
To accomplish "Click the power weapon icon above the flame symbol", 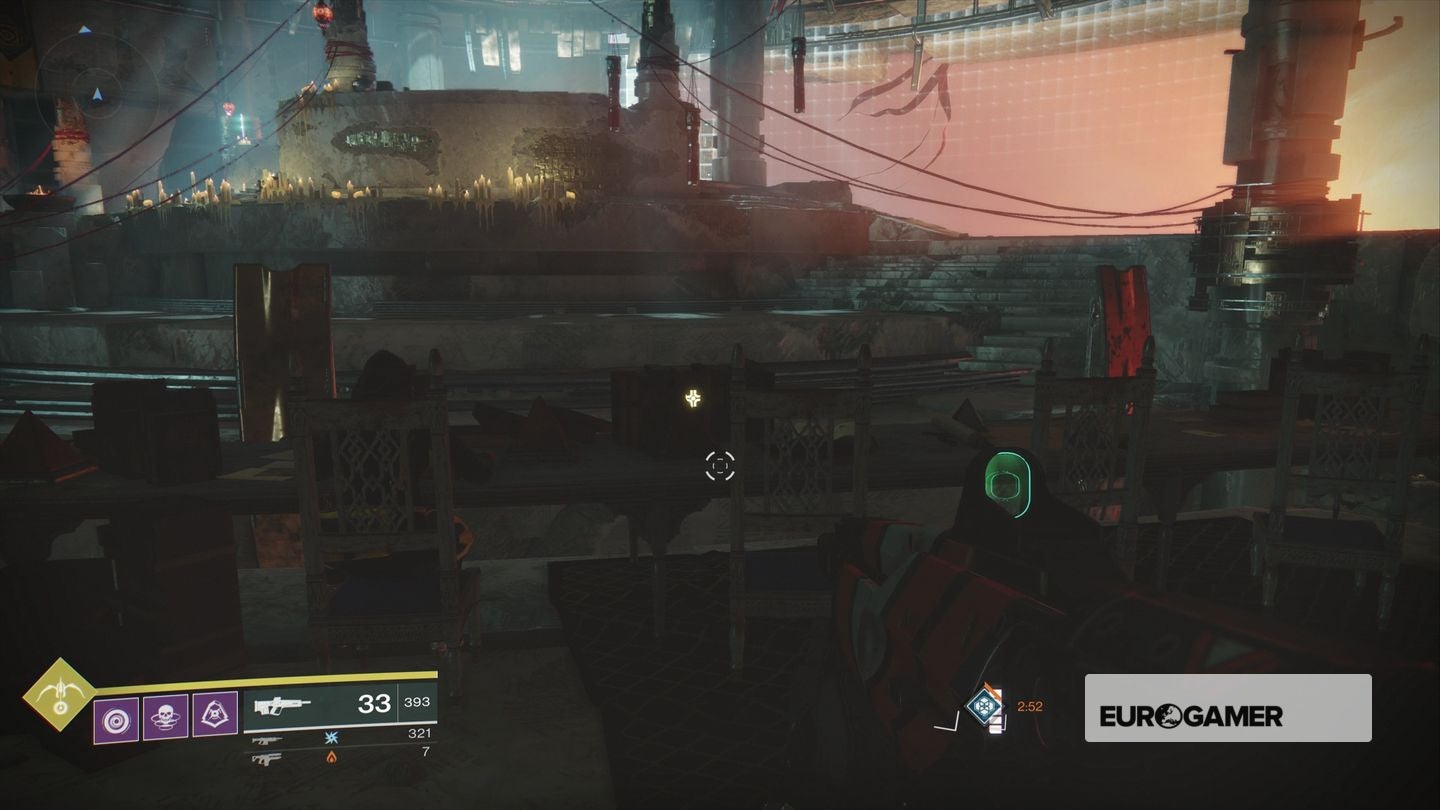I will click(x=266, y=759).
